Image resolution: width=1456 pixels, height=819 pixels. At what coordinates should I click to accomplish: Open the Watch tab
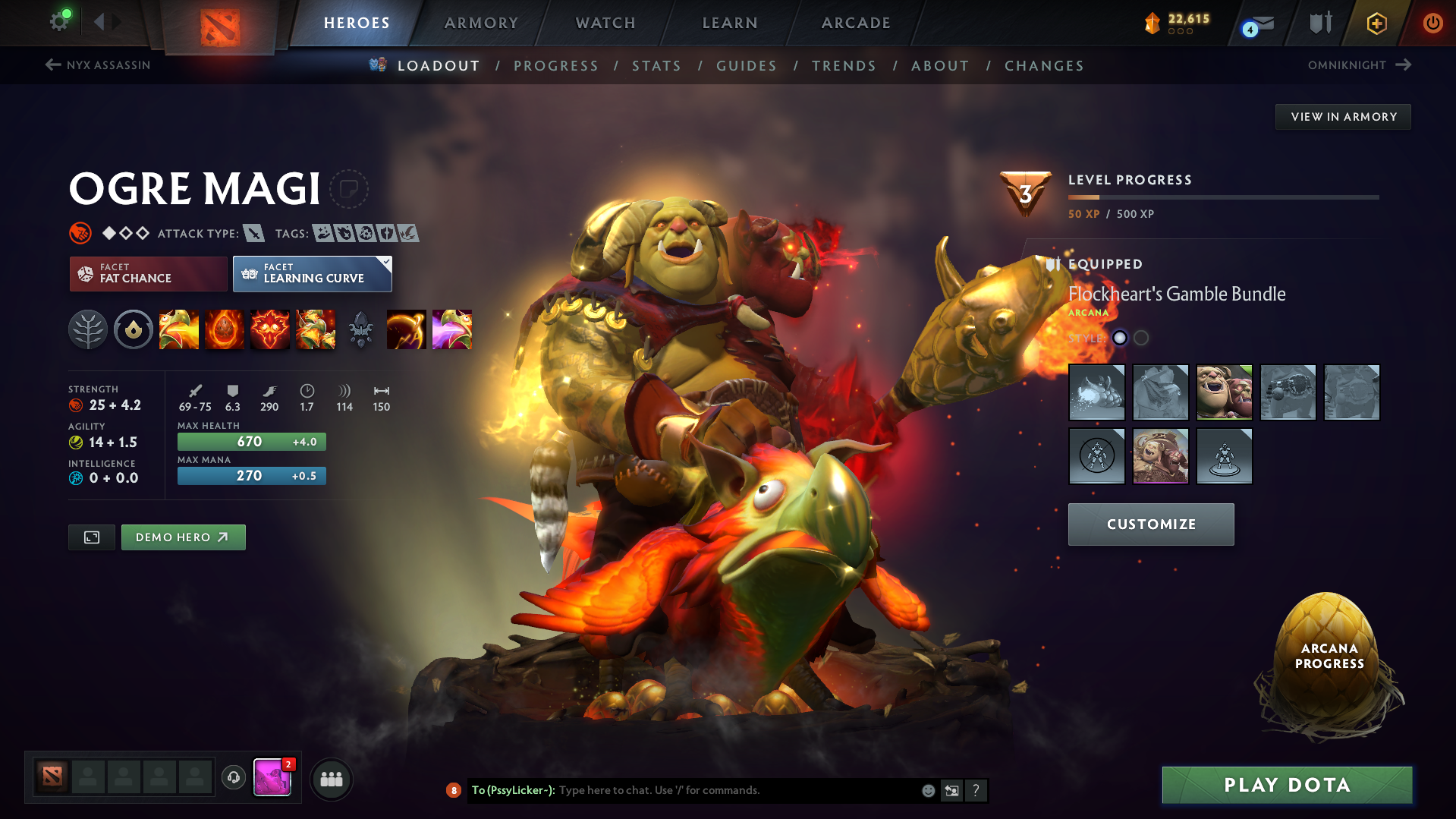tap(605, 23)
